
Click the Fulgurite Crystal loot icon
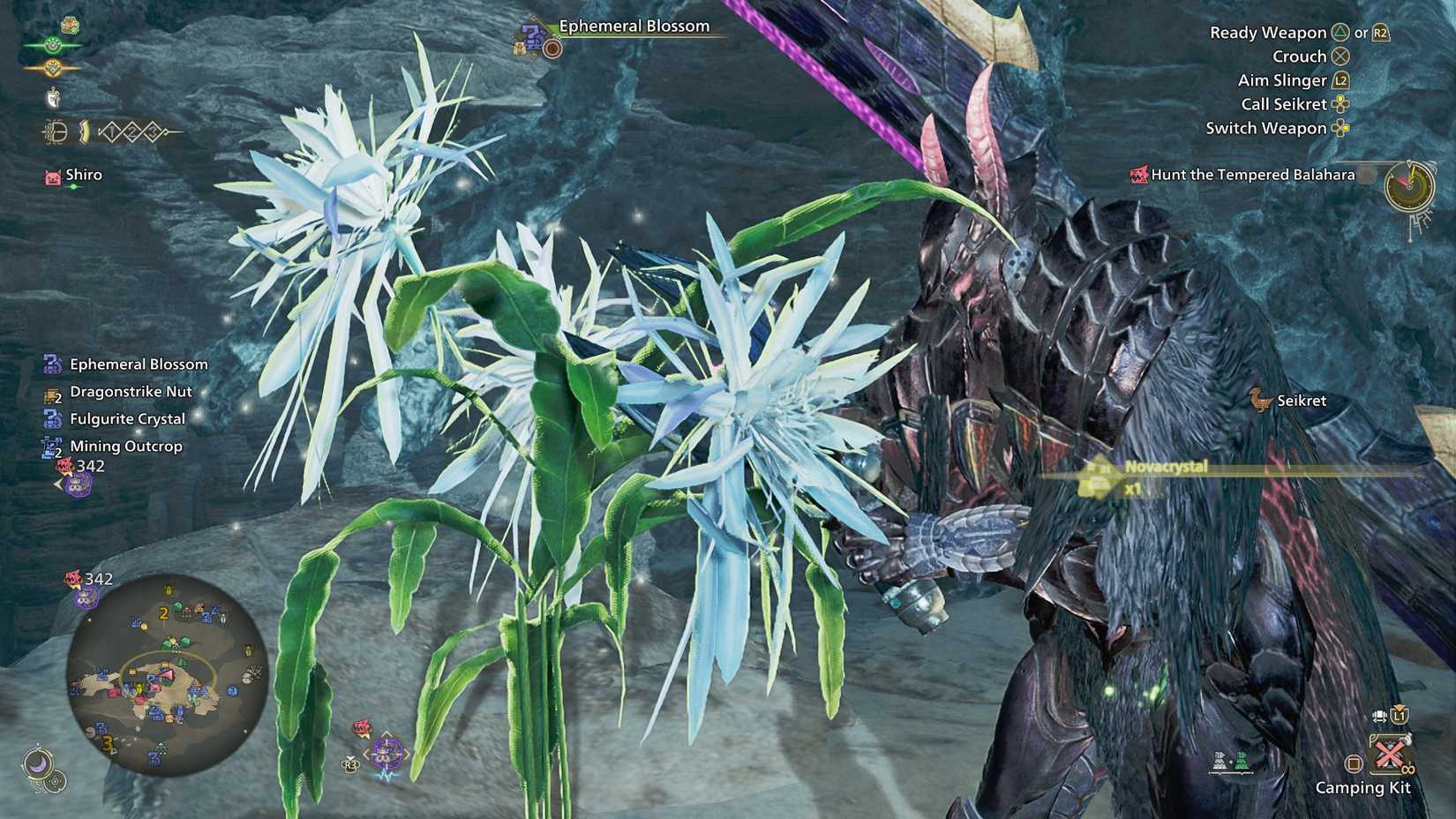click(x=50, y=418)
